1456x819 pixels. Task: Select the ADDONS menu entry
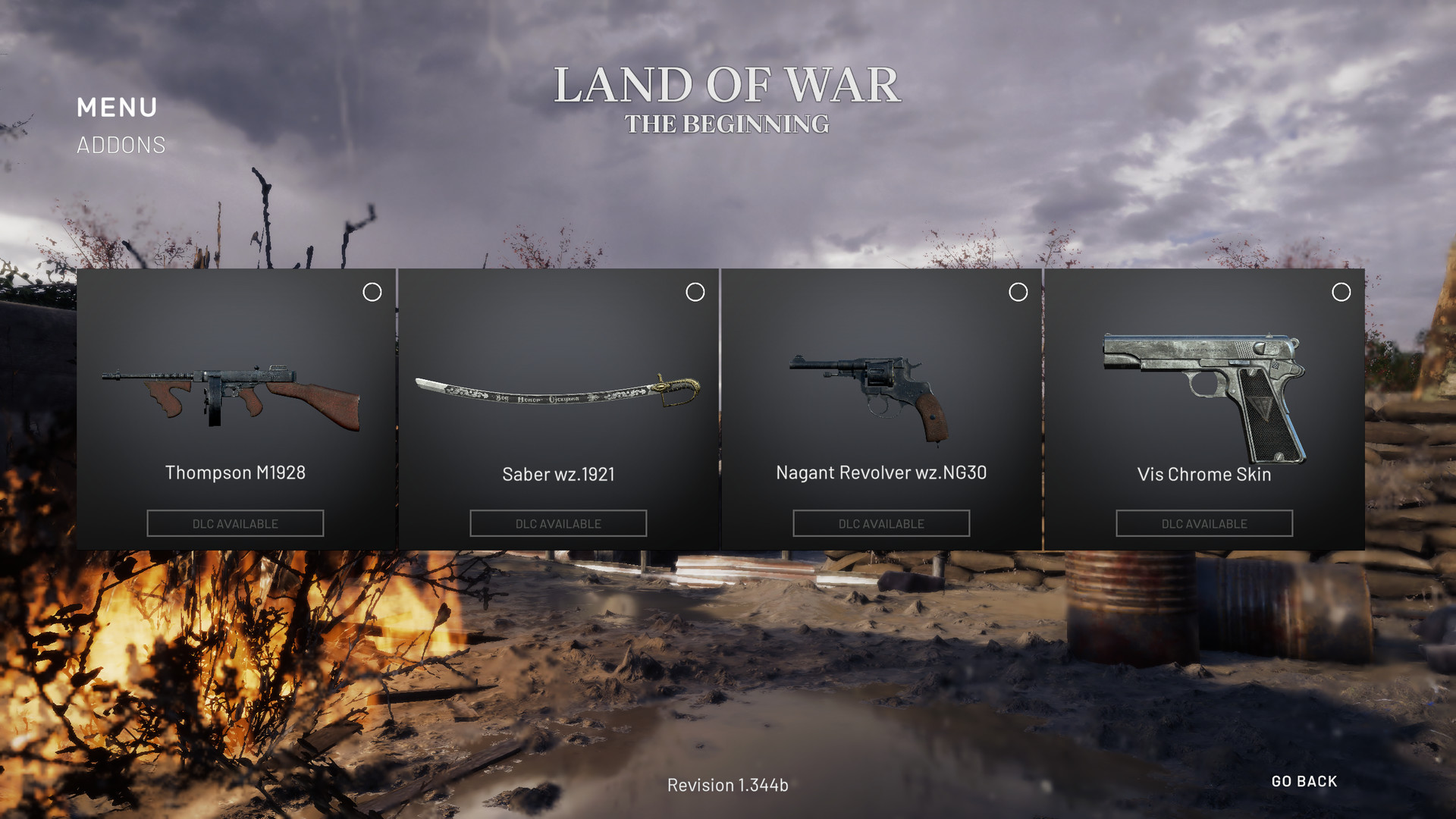[121, 145]
